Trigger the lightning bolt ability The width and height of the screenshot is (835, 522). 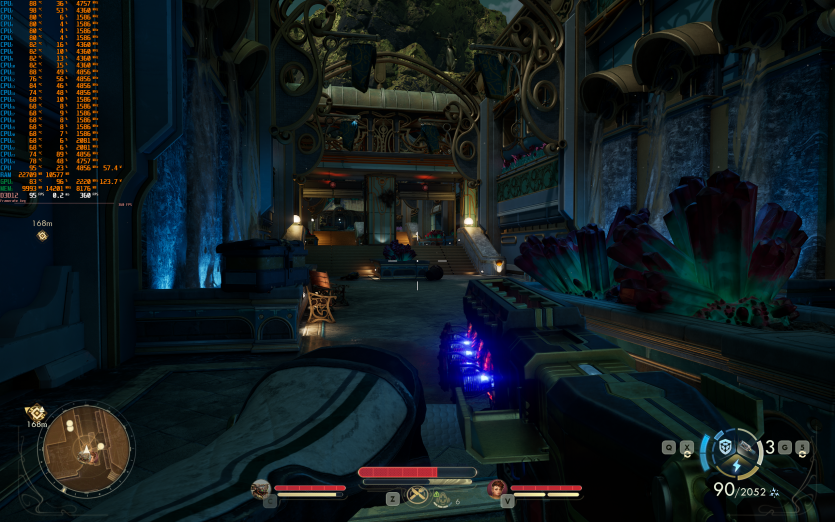click(x=737, y=466)
